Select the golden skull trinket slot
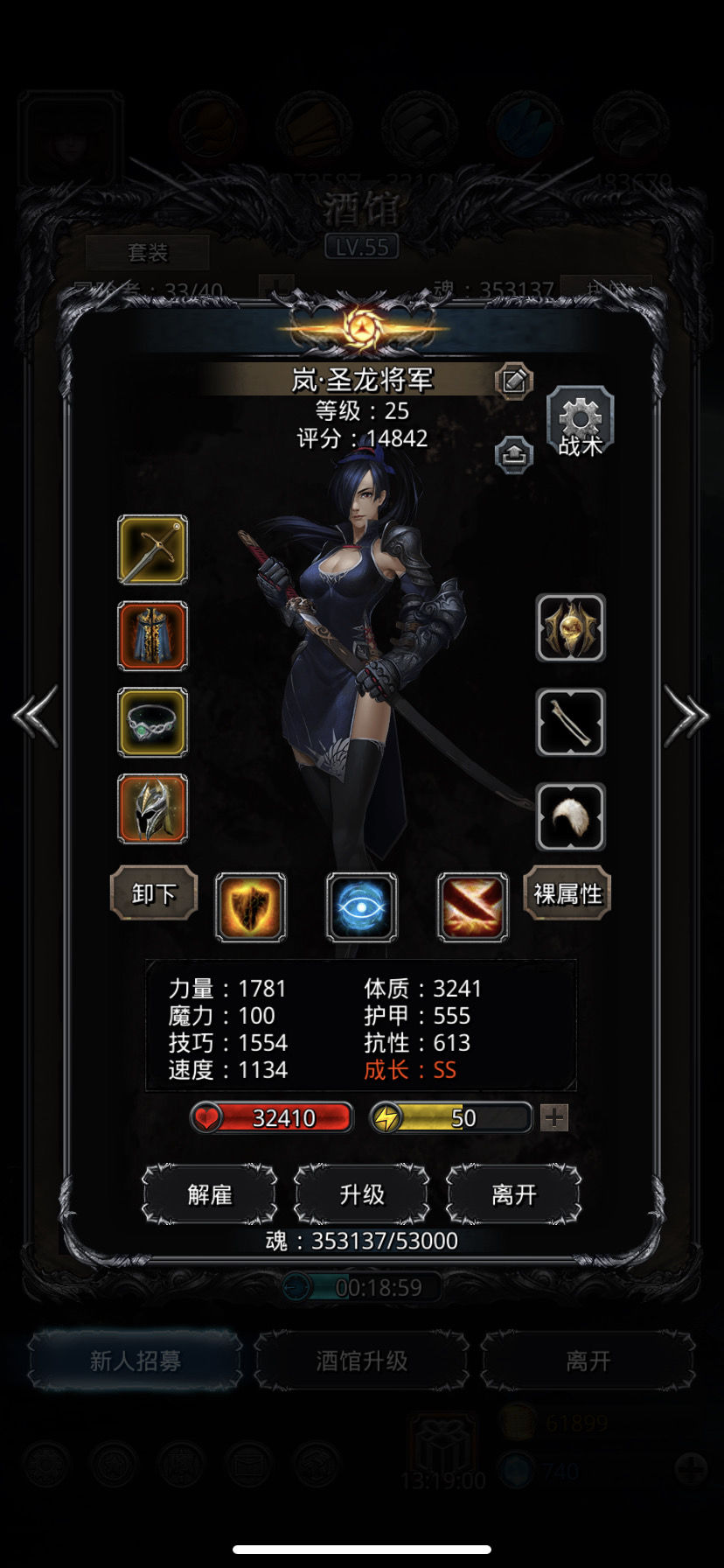Screen dimensions: 724x1568 click(x=570, y=628)
